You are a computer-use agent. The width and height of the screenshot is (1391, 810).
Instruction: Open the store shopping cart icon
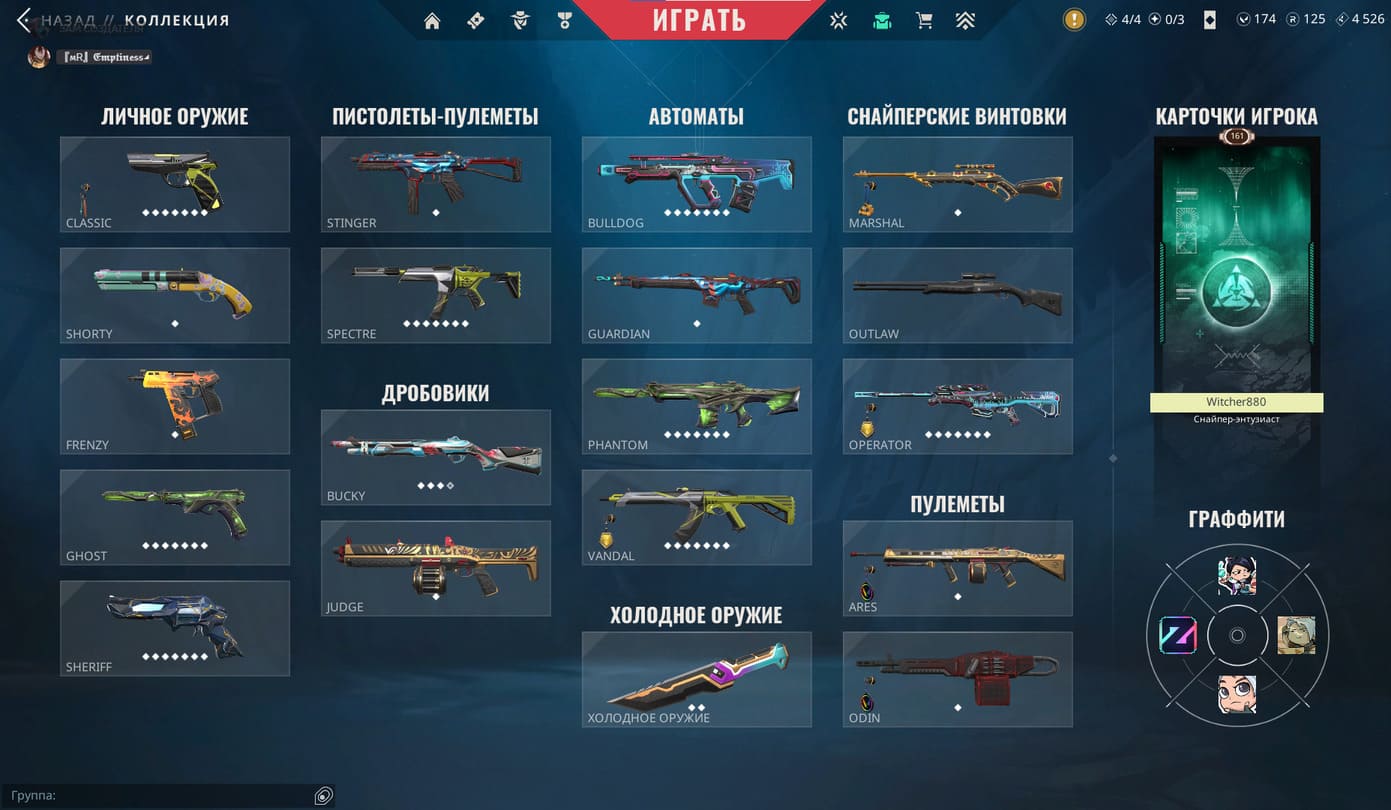[923, 20]
